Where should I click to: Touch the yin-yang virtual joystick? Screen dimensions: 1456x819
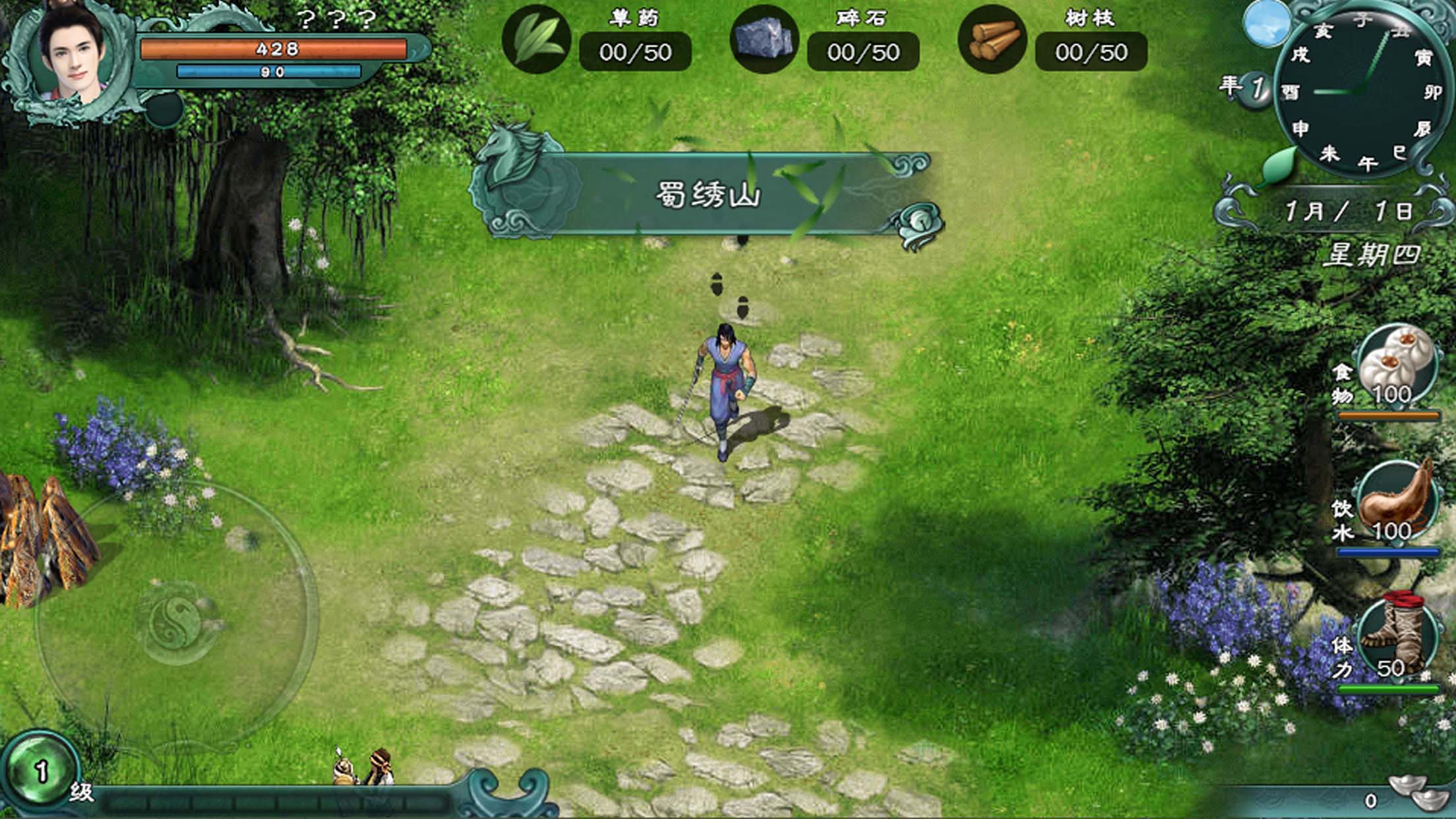pos(177,621)
